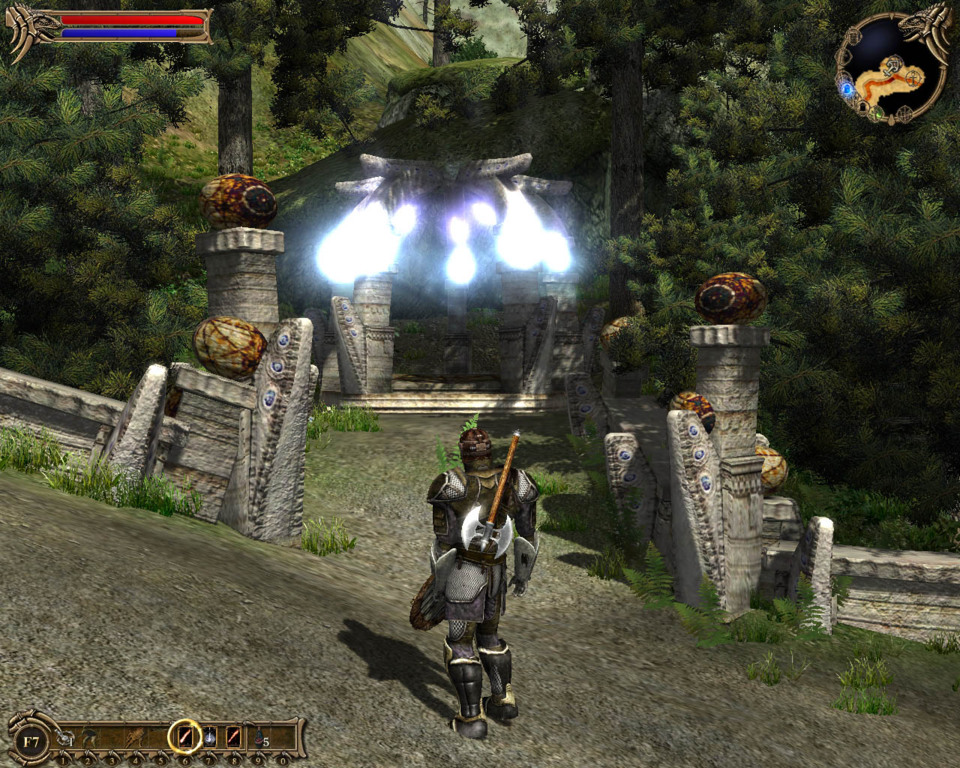960x768 pixels.
Task: Select the highlighted red wand in slot 6
Action: click(x=185, y=737)
